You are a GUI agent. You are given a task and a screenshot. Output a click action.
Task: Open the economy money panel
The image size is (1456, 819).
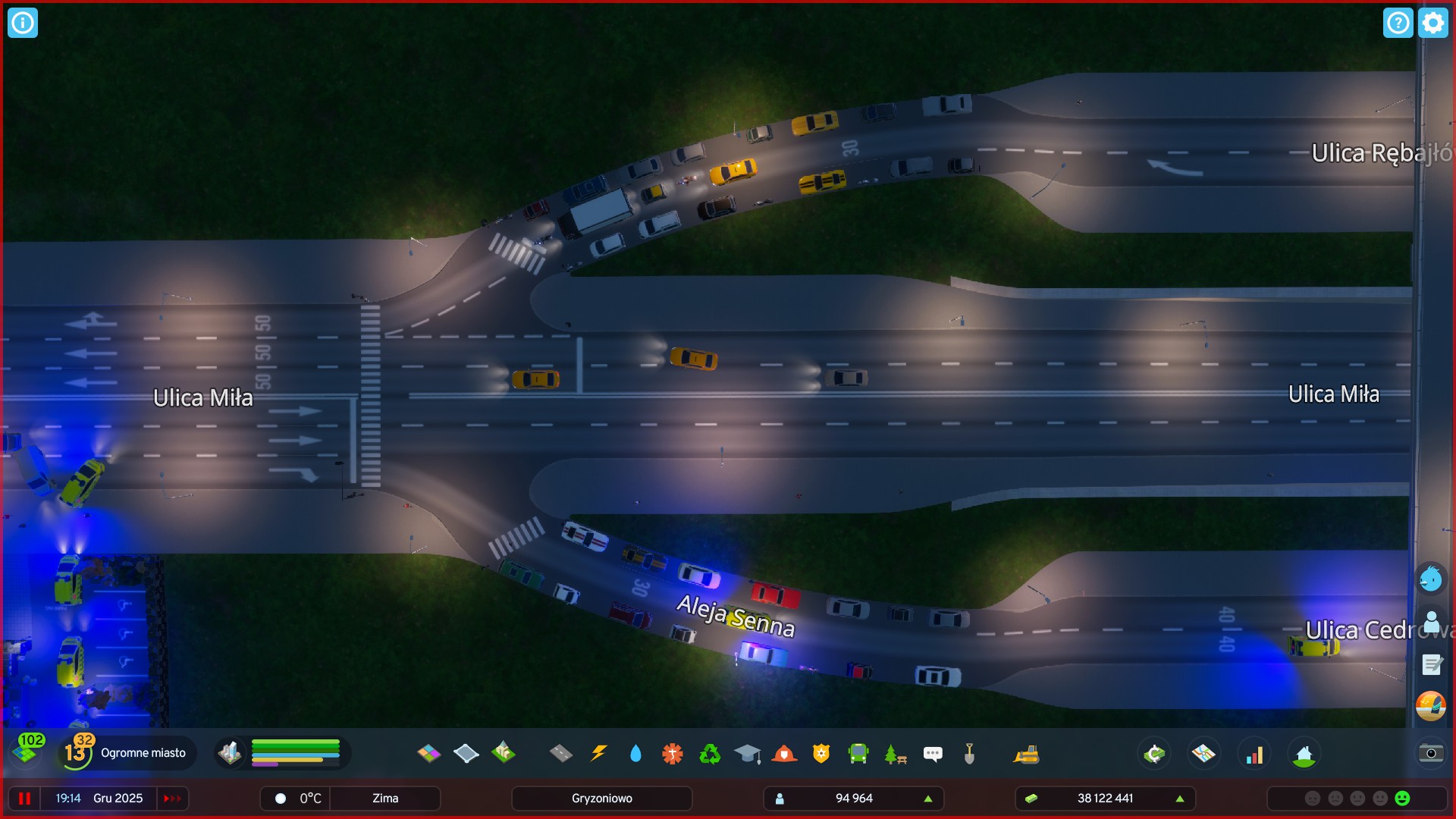(x=1153, y=753)
